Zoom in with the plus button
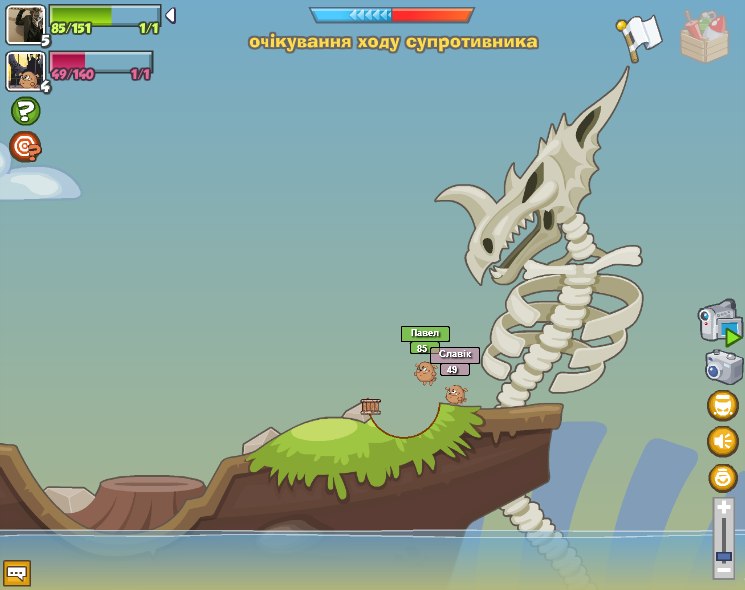Screen dimensions: 745x590 [724, 508]
